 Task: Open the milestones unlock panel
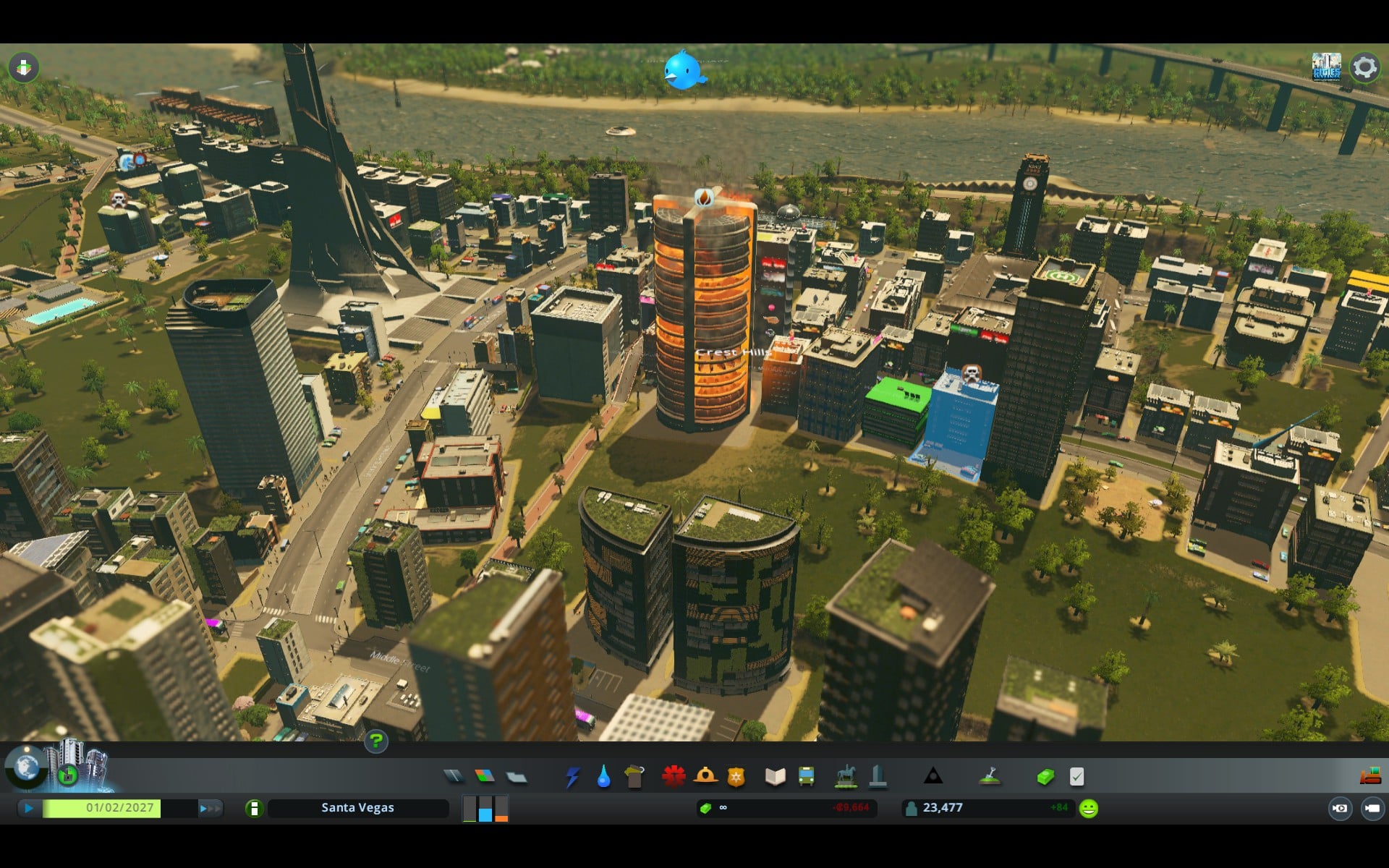point(67,776)
